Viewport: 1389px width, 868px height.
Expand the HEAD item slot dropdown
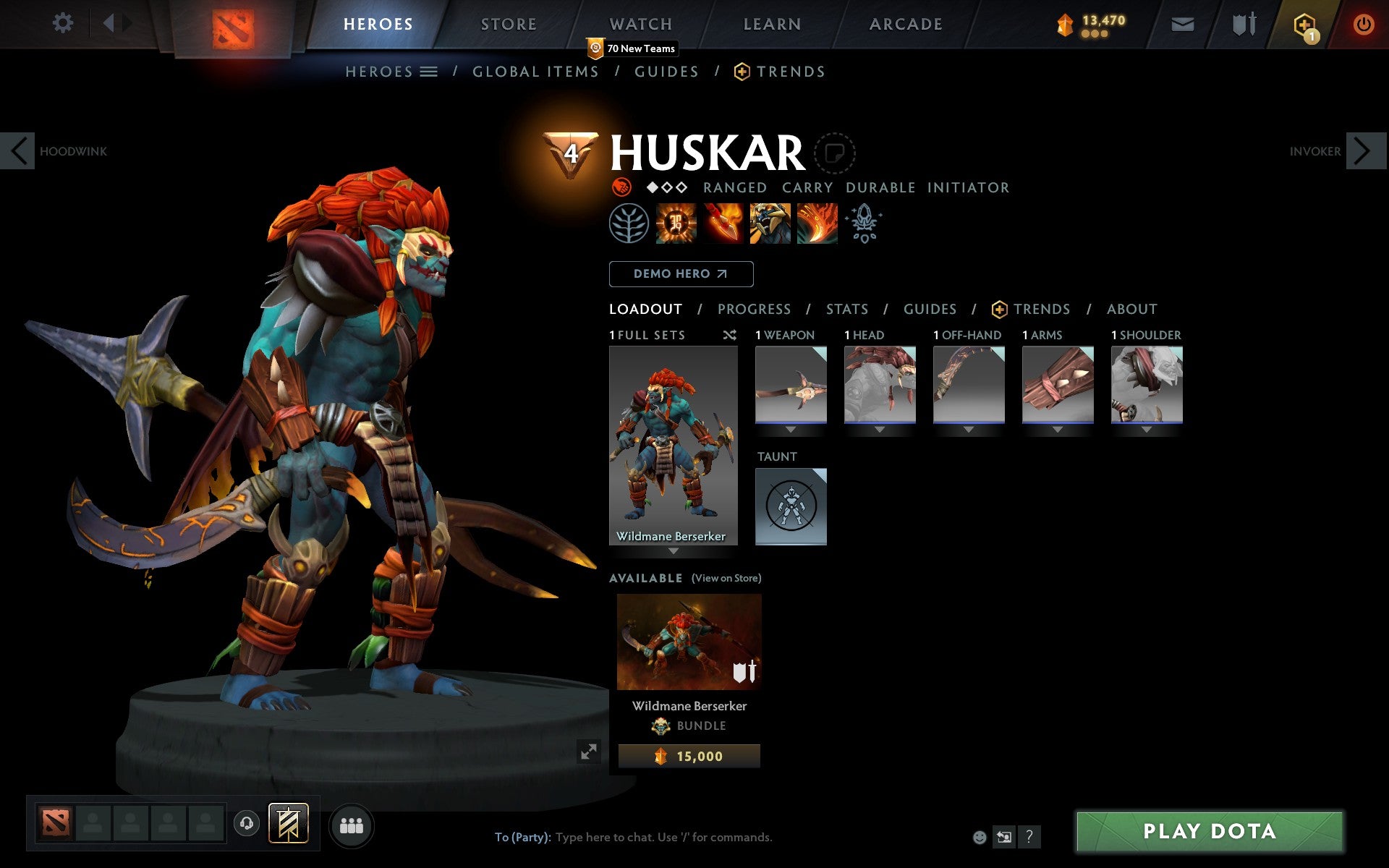[x=879, y=428]
